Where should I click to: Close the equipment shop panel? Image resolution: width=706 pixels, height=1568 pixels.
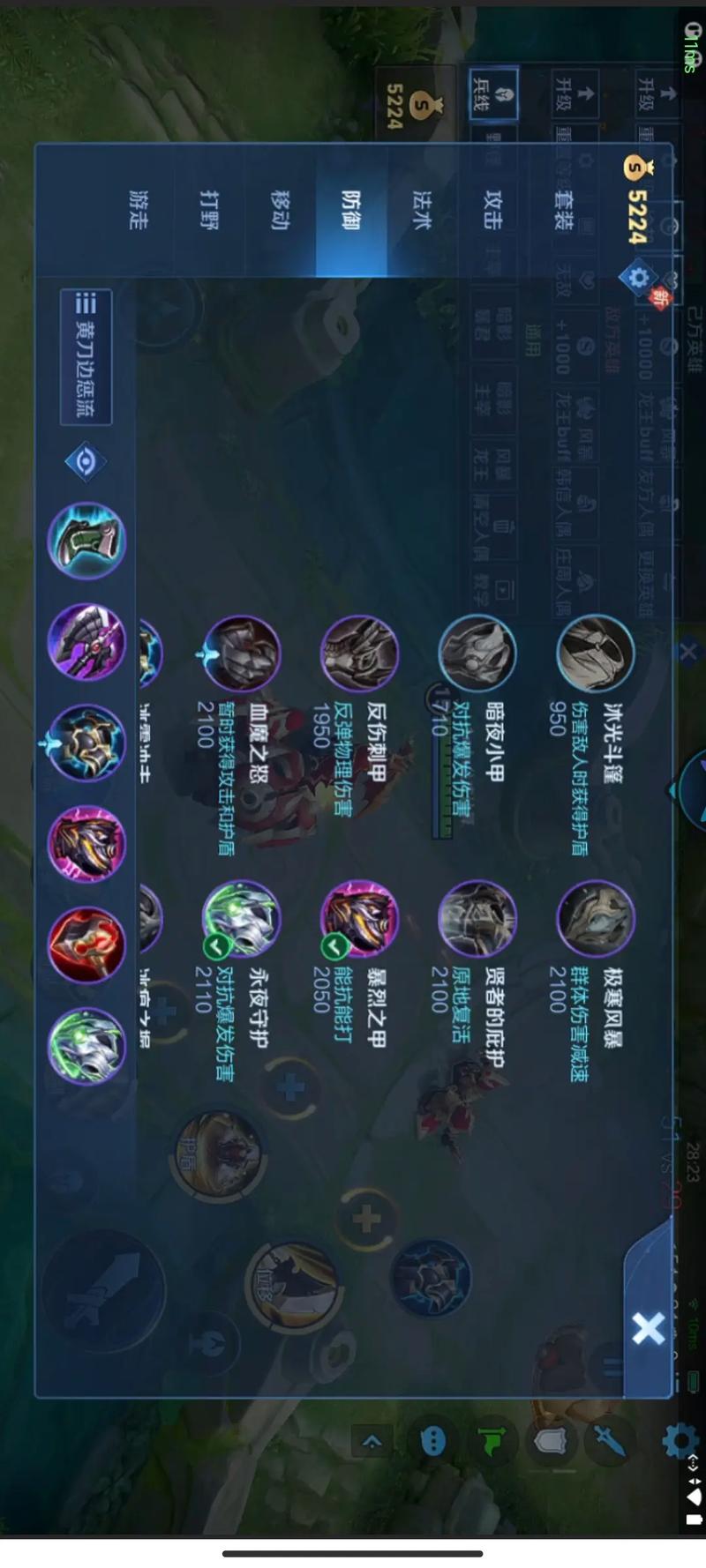pyautogui.click(x=648, y=1328)
